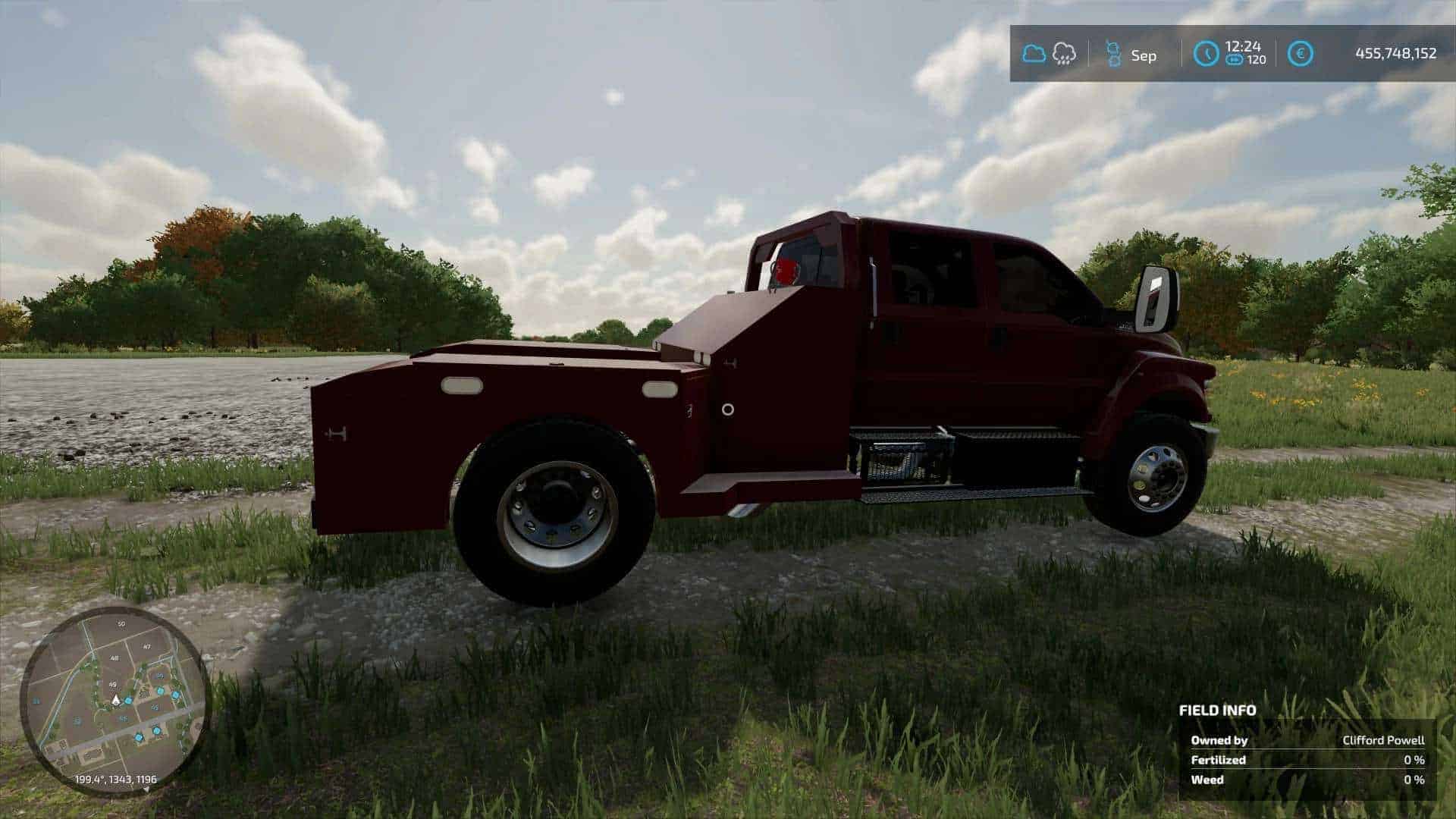Click the player position marker on the minimap
The height and width of the screenshot is (819, 1456).
pos(116,701)
